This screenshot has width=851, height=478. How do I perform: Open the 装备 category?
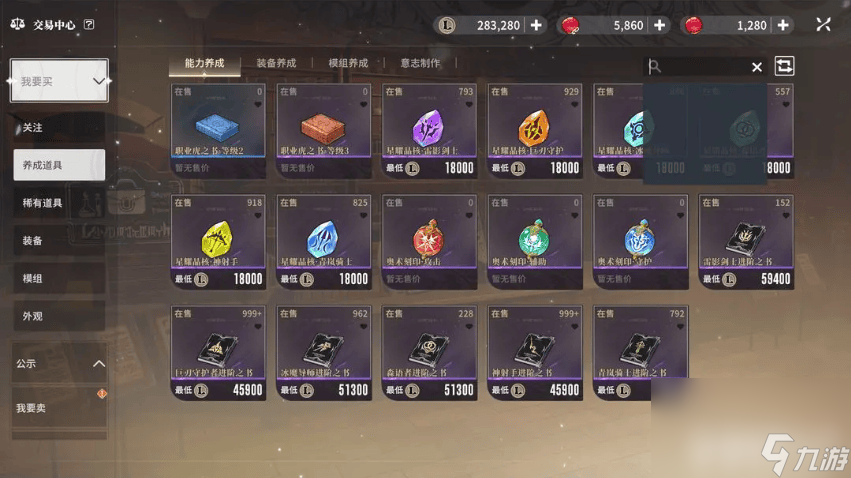[x=33, y=241]
